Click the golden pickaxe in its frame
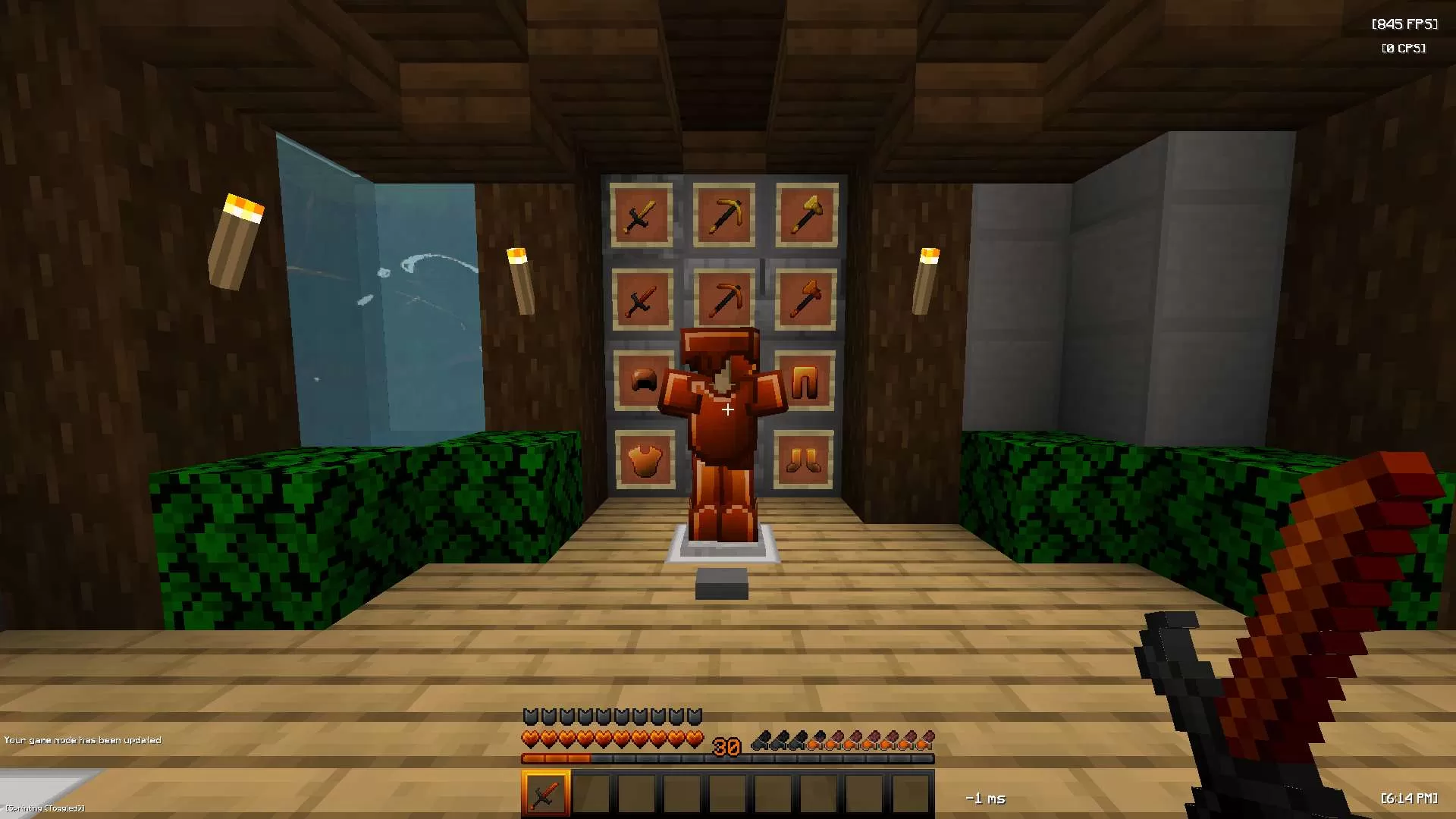1456x819 pixels. [724, 215]
